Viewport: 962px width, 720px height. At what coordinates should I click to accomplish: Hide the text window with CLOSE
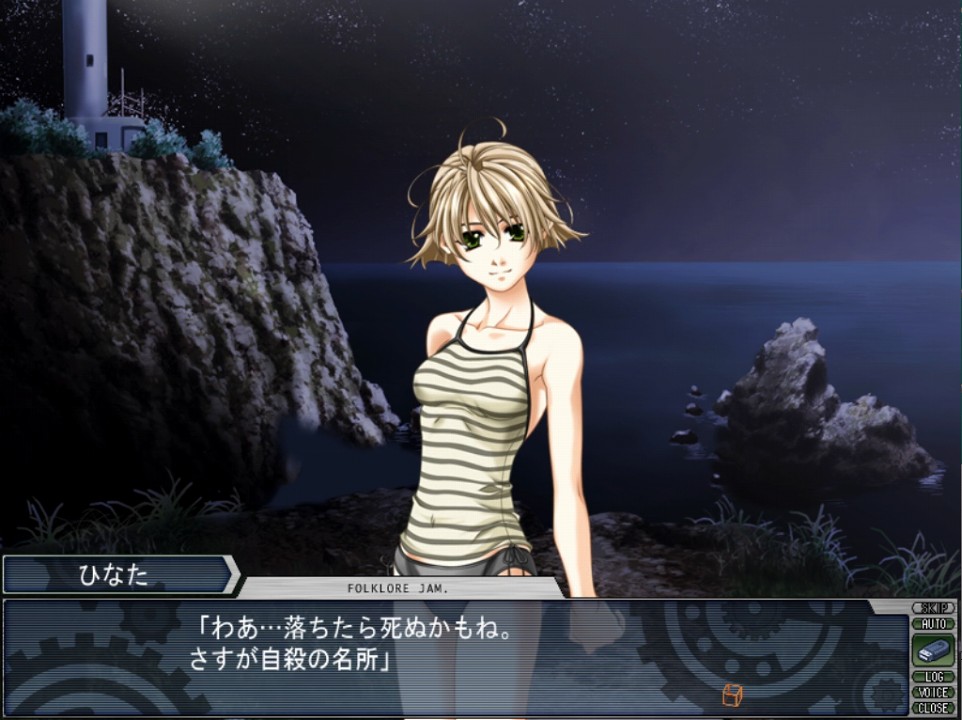[x=932, y=707]
